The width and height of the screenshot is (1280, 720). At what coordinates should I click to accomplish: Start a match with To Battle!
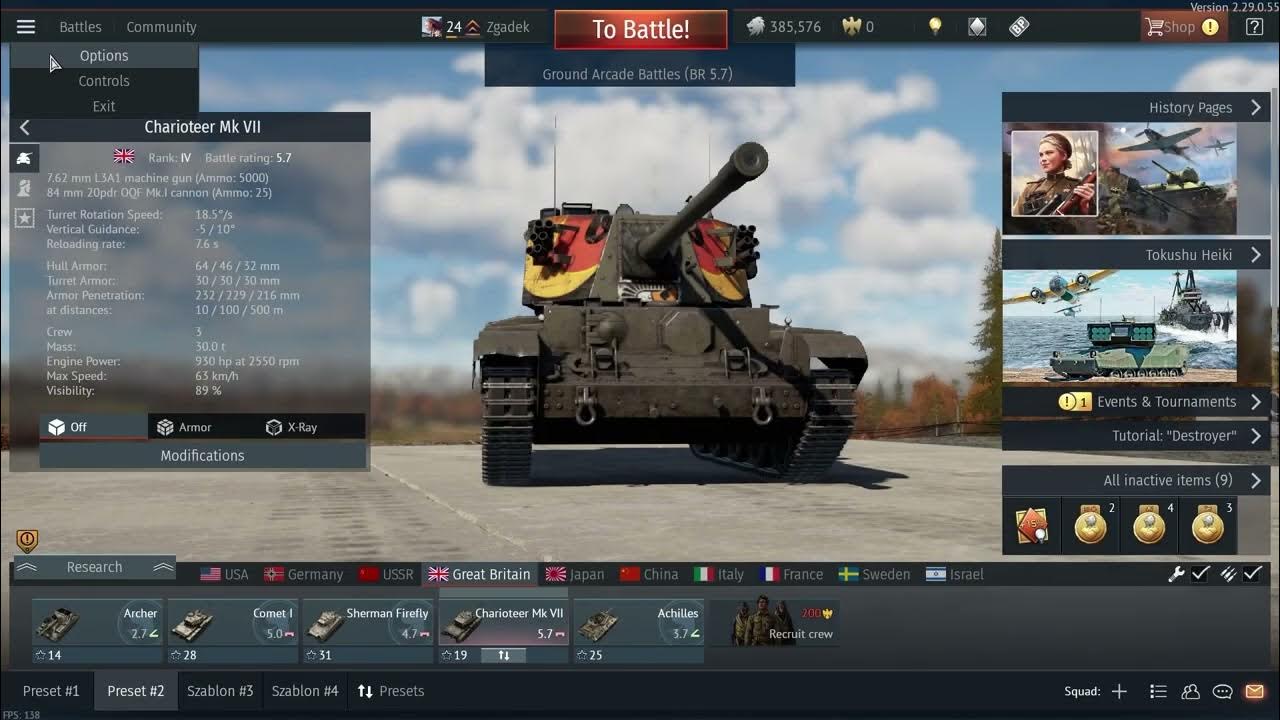[x=640, y=29]
